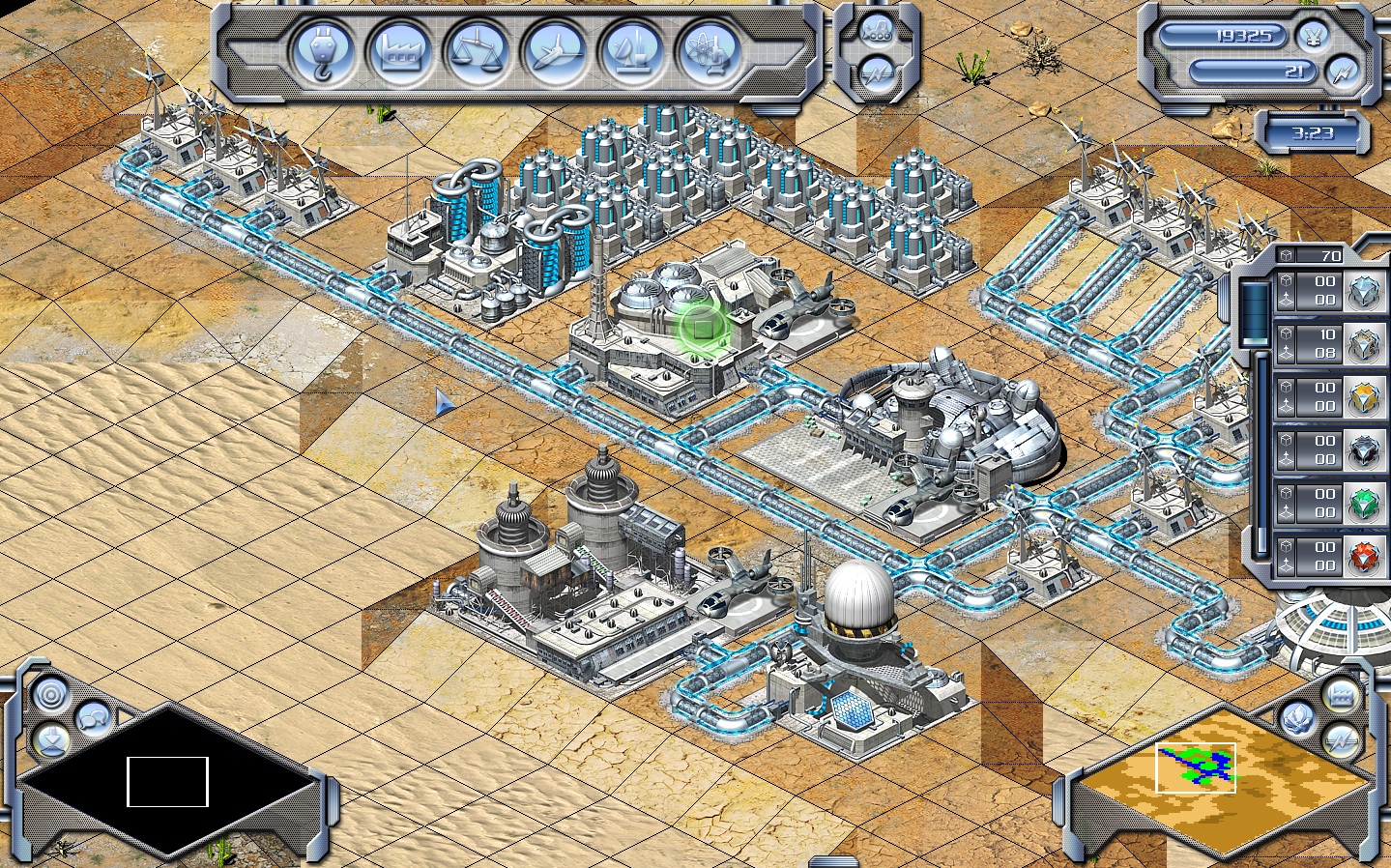Select the orange resource cube in side panel
This screenshot has width=1391, height=868.
[1362, 398]
